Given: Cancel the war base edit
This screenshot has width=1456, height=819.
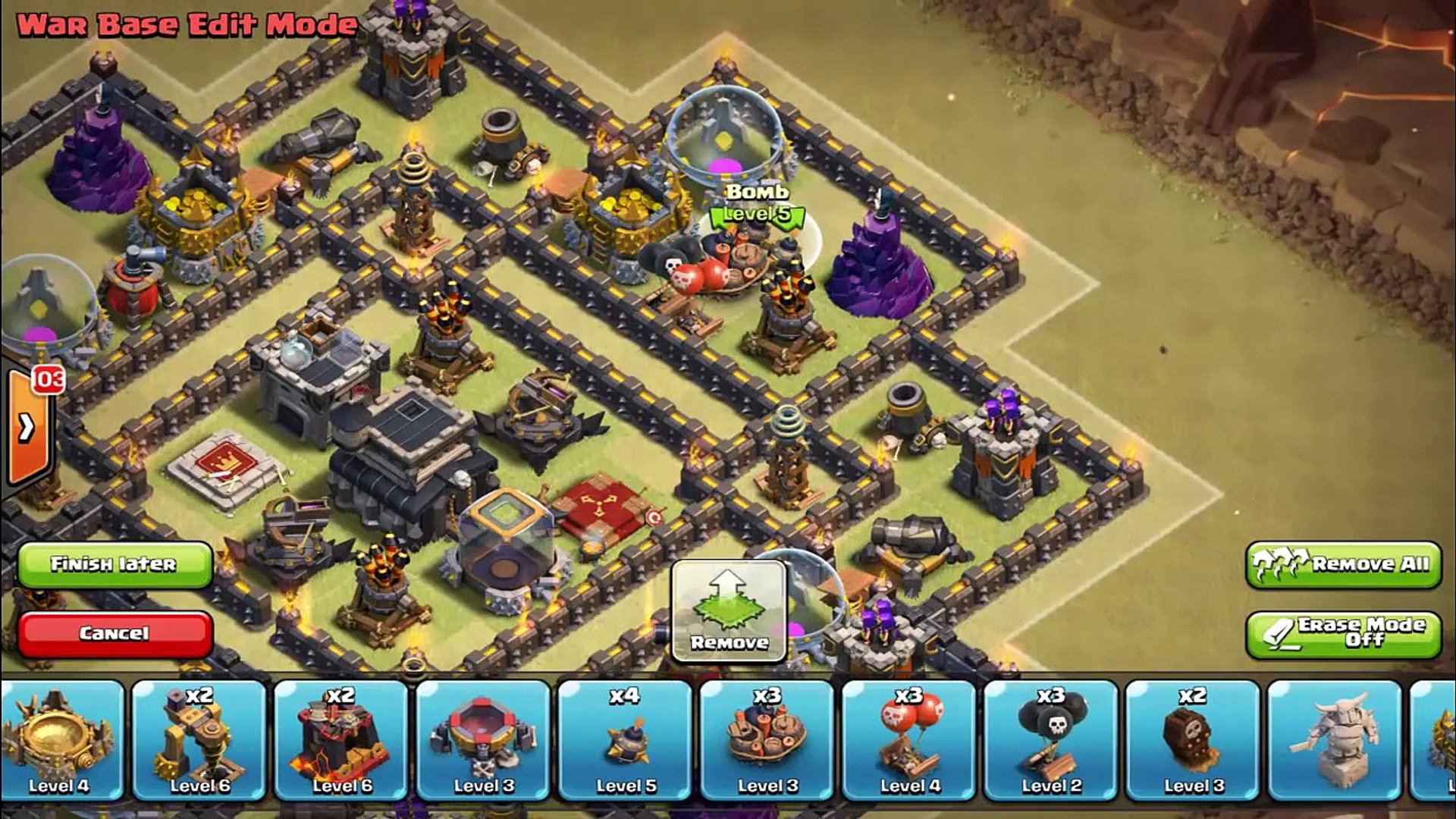Looking at the screenshot, I should point(114,633).
